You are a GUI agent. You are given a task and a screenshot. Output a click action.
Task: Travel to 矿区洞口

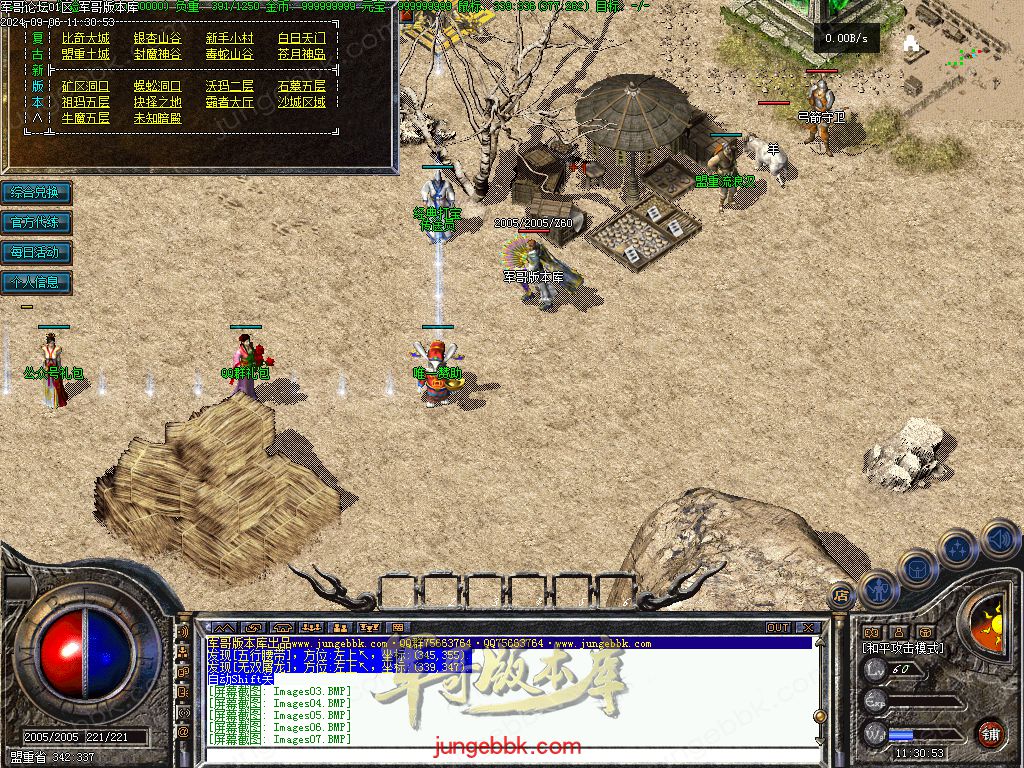85,86
